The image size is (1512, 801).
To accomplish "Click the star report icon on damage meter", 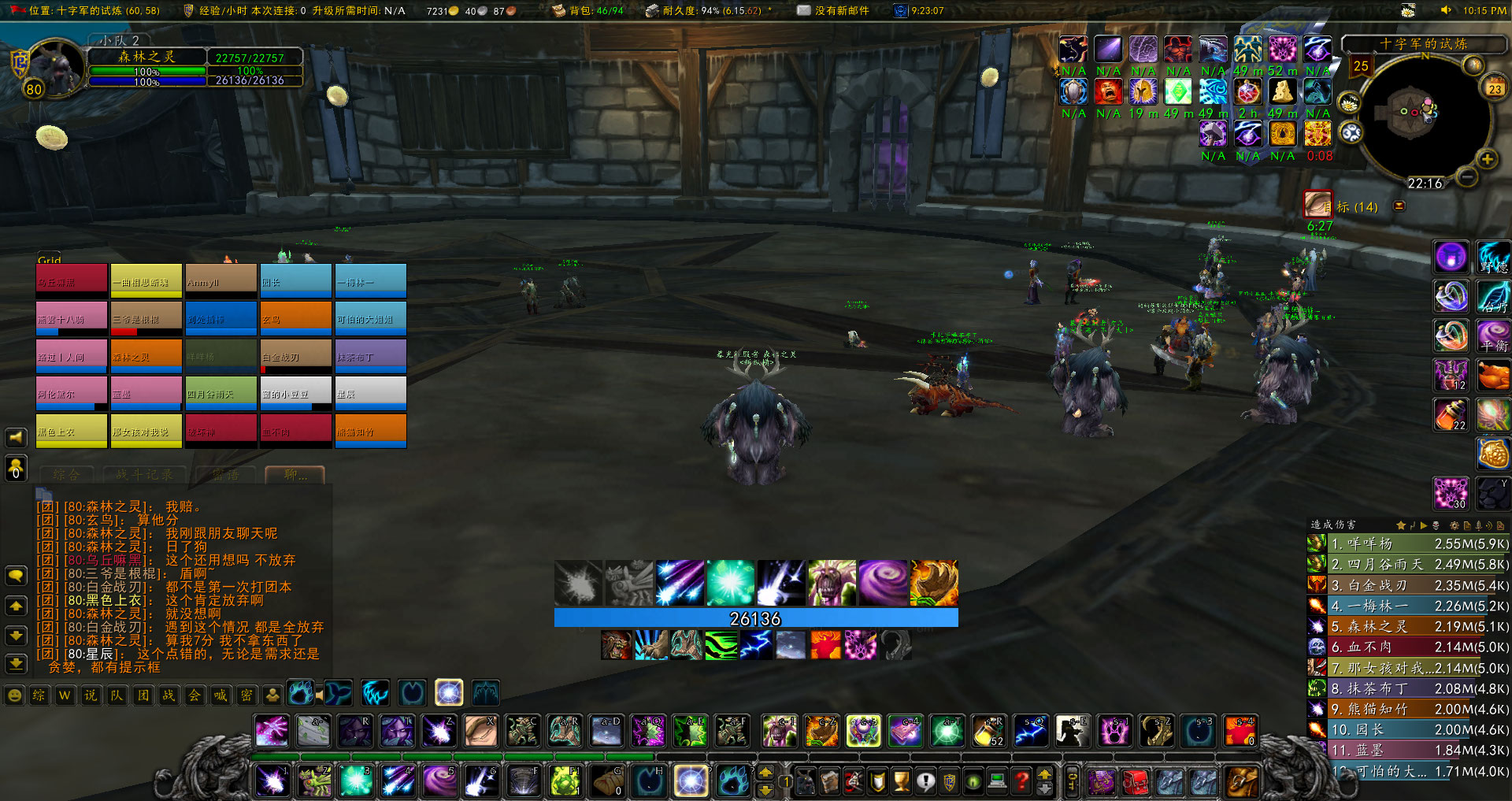I will tap(1400, 525).
